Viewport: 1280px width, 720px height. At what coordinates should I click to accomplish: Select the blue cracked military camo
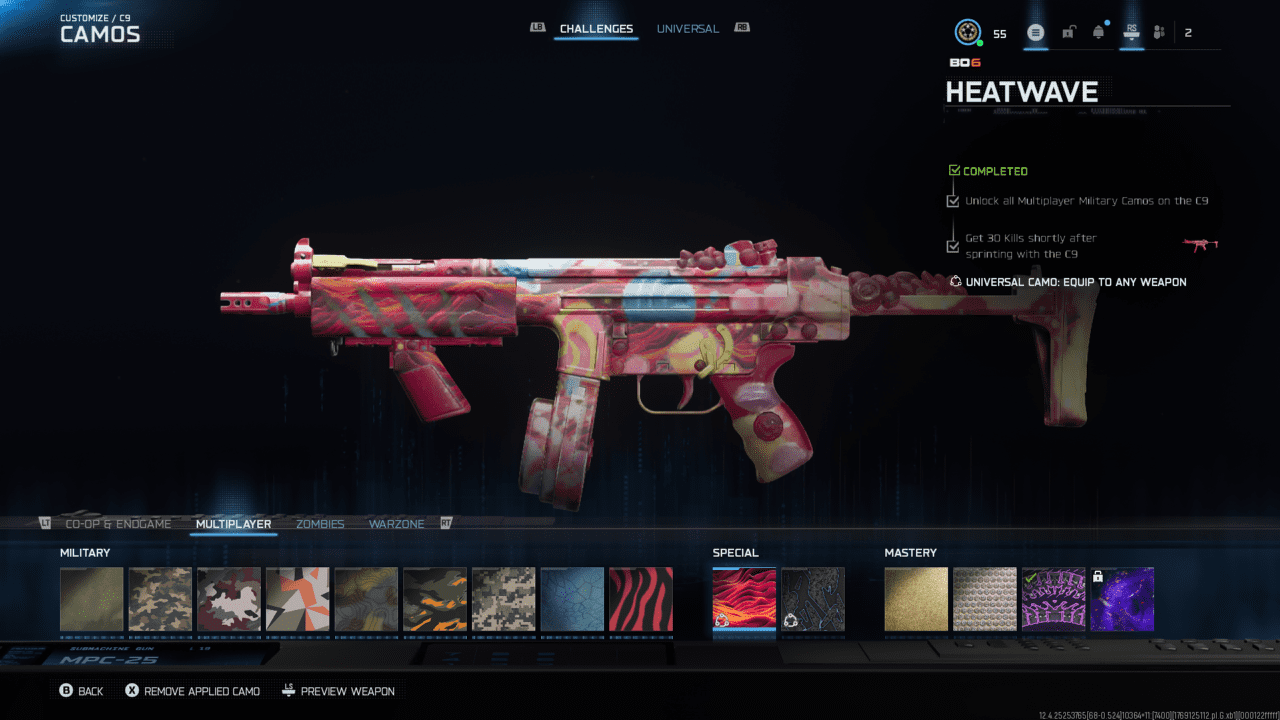coord(572,600)
